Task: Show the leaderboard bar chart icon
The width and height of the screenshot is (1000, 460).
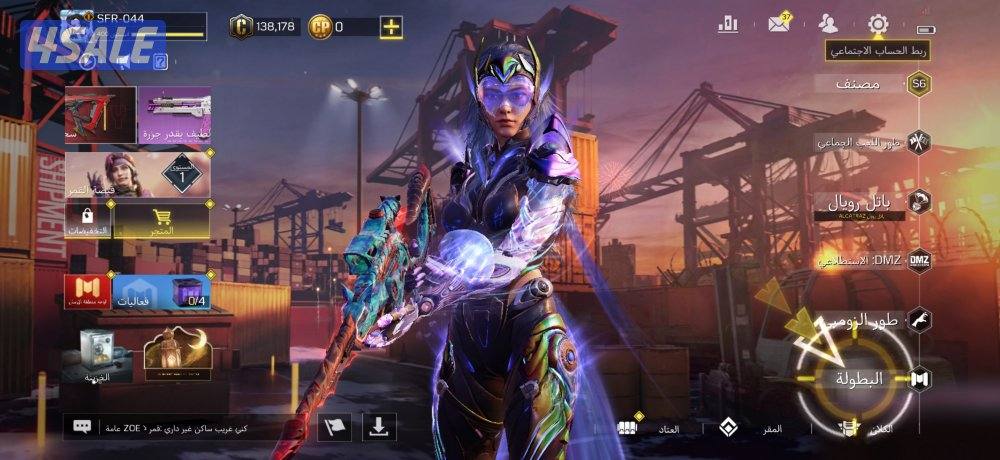Action: point(728,23)
